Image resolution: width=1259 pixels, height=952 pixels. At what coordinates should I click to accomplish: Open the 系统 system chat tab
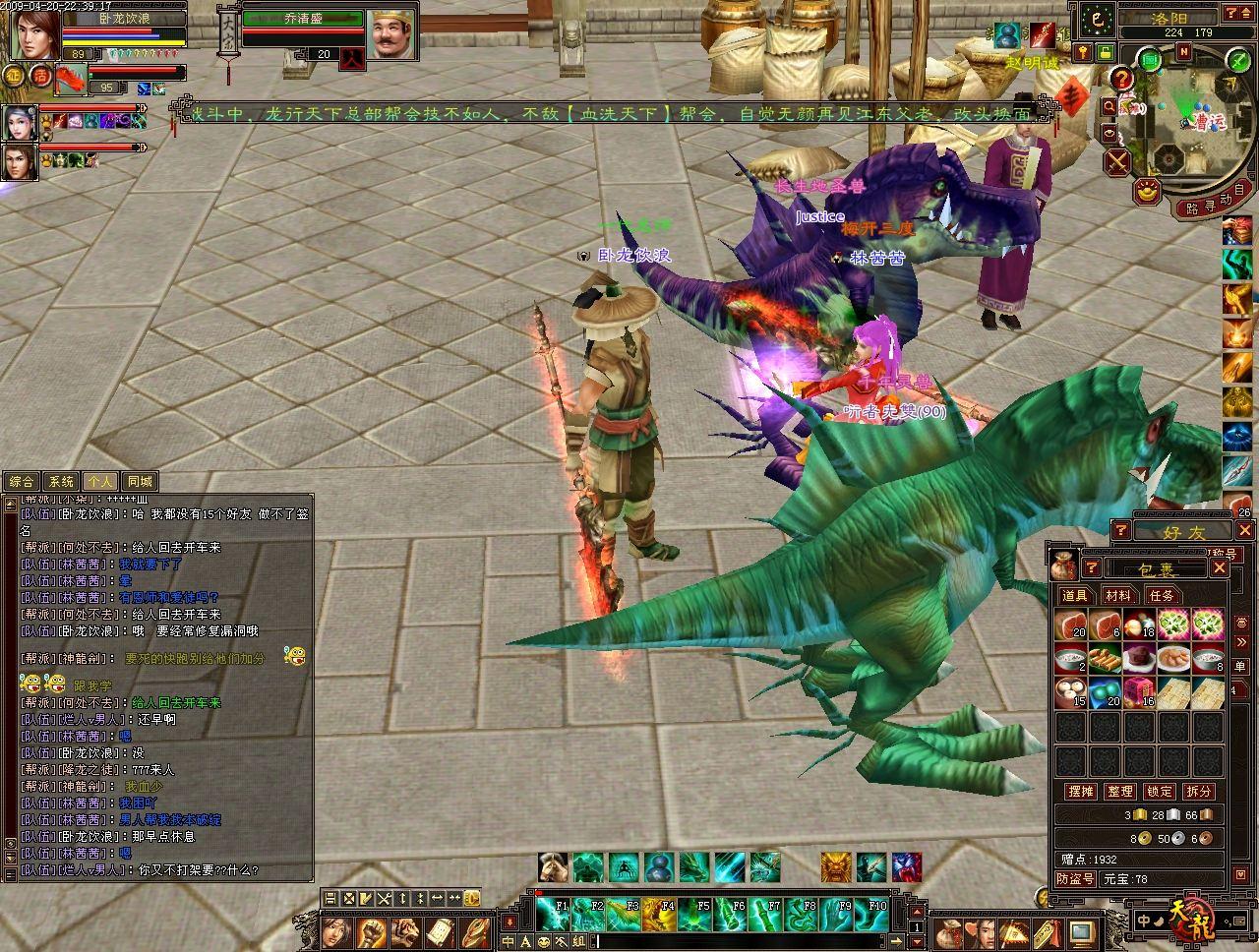pos(61,482)
